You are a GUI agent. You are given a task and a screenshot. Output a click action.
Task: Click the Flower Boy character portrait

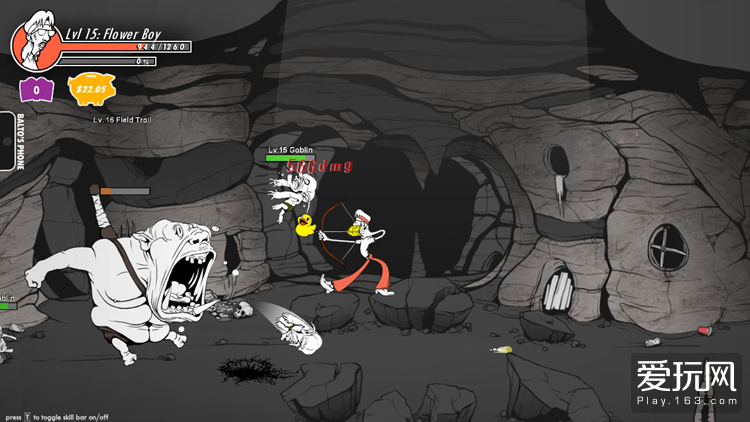35,40
